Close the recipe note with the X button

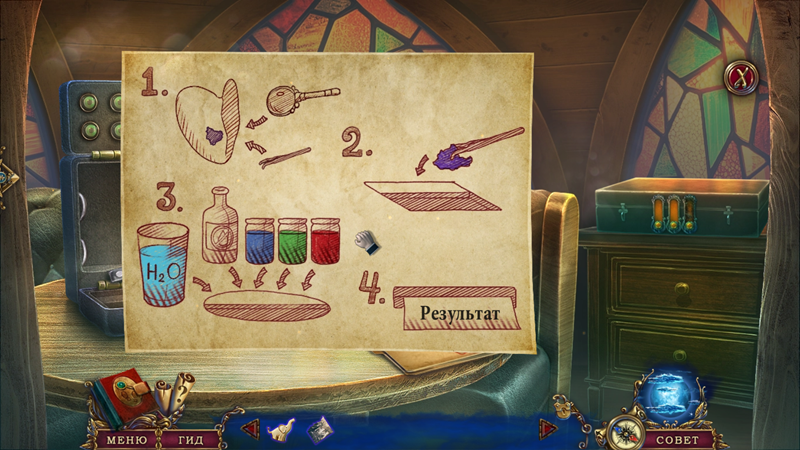741,77
